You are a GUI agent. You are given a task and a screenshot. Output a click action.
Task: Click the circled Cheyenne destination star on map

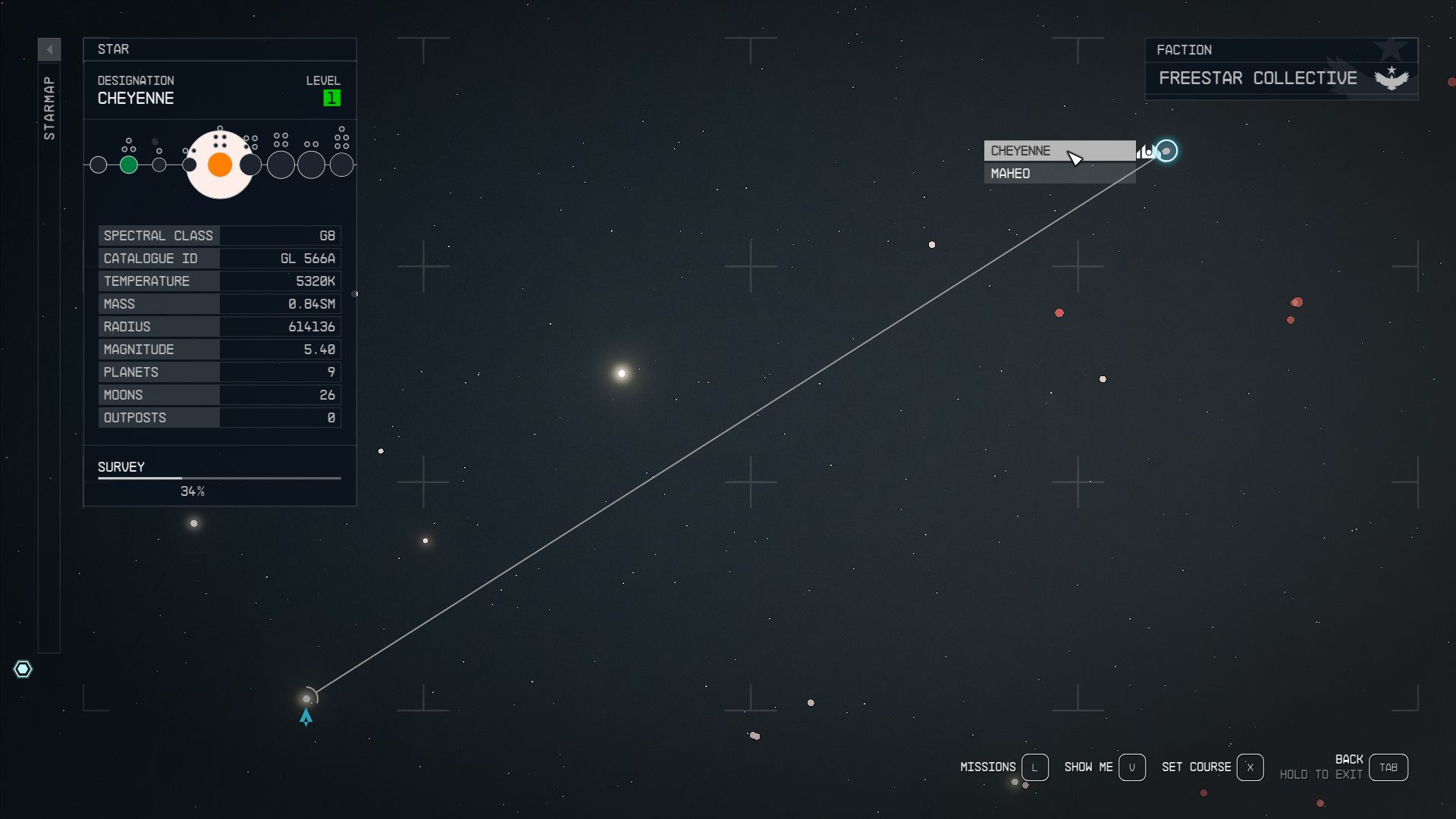coord(1166,152)
